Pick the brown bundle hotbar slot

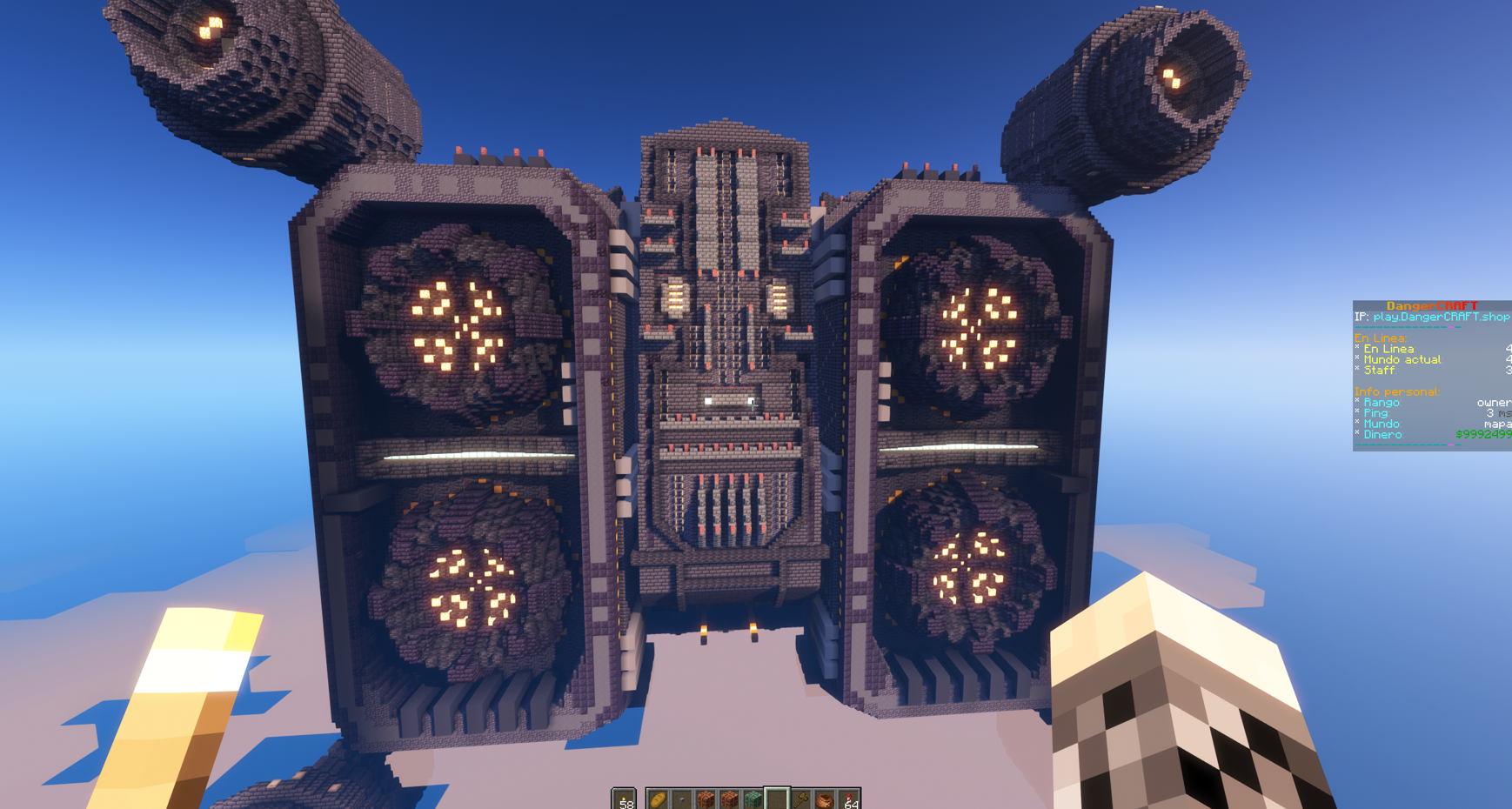pyautogui.click(x=825, y=799)
